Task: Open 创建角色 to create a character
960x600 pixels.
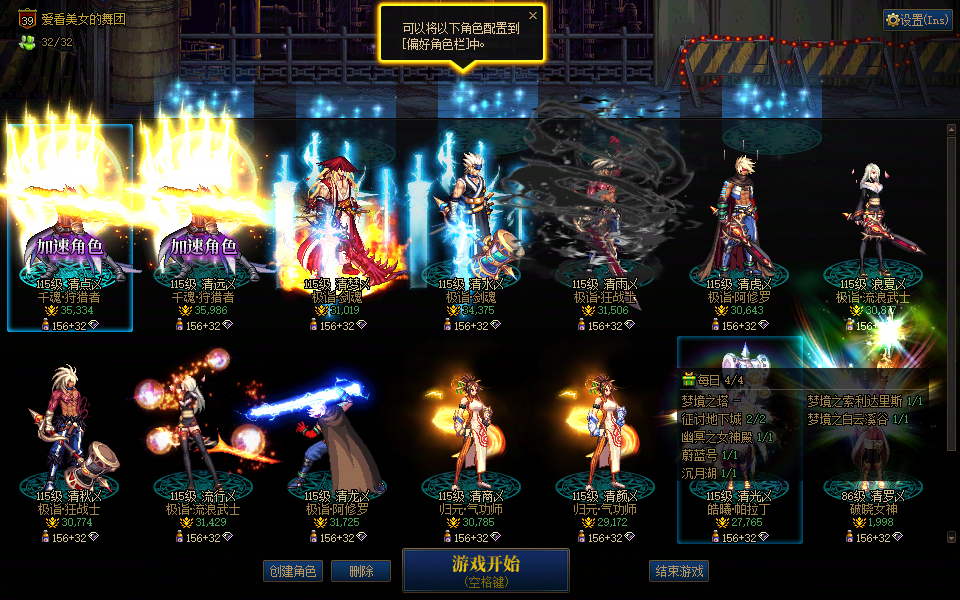Action: [294, 571]
